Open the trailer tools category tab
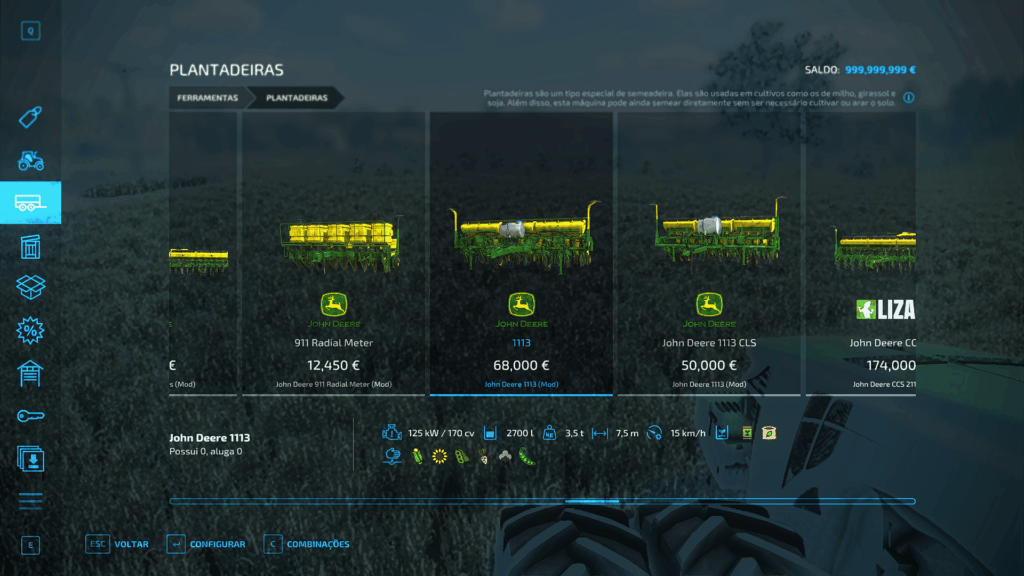Viewport: 1024px width, 576px height. [x=30, y=203]
